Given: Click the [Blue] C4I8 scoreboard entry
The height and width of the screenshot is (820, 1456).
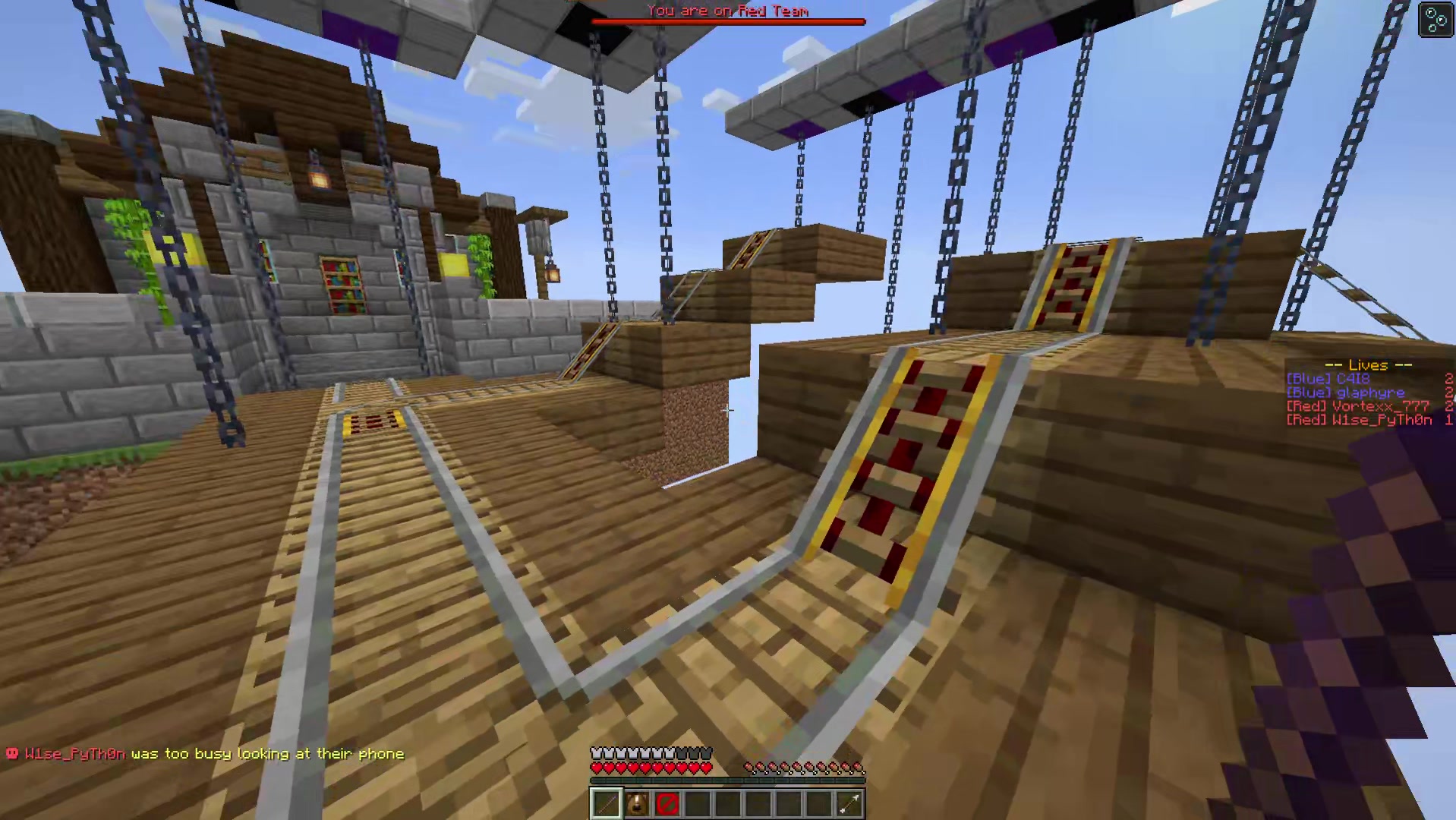Looking at the screenshot, I should pyautogui.click(x=1330, y=379).
